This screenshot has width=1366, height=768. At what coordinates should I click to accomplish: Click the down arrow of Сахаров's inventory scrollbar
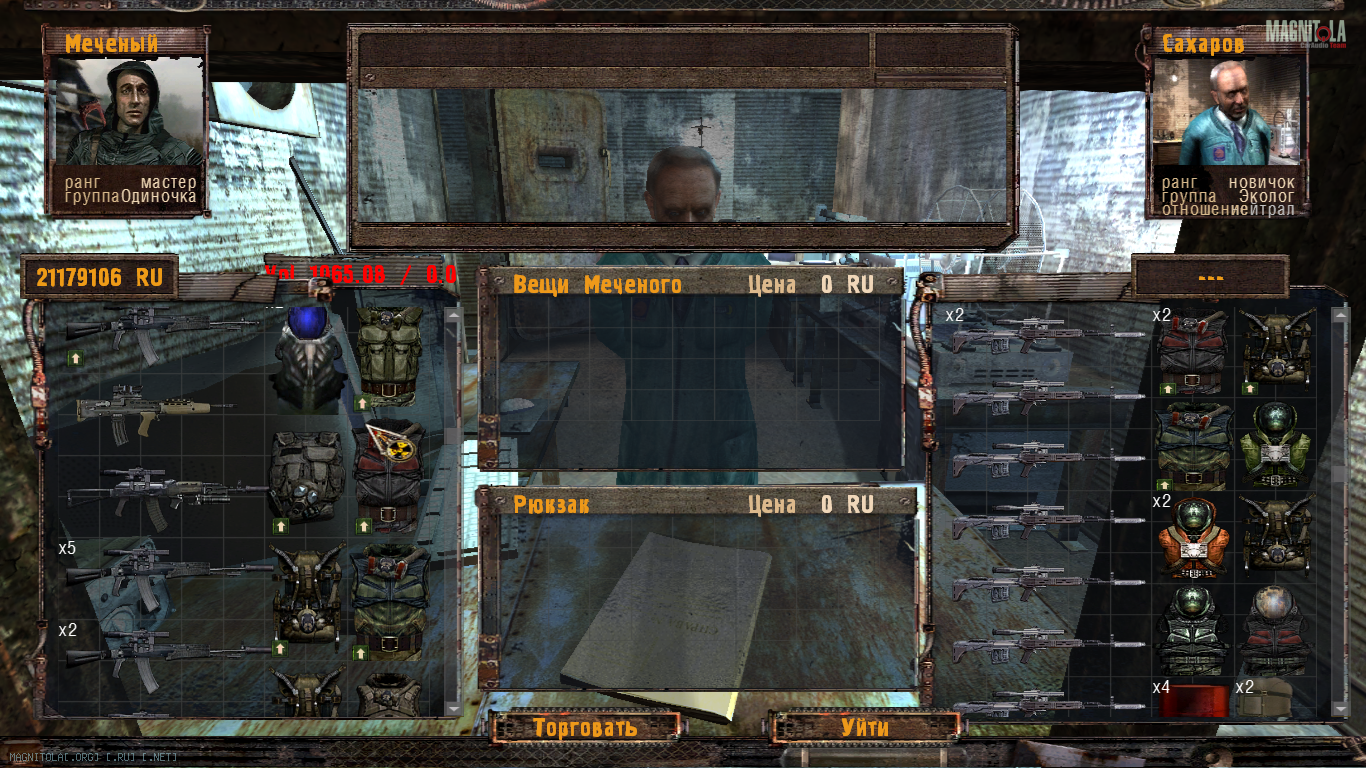1340,707
